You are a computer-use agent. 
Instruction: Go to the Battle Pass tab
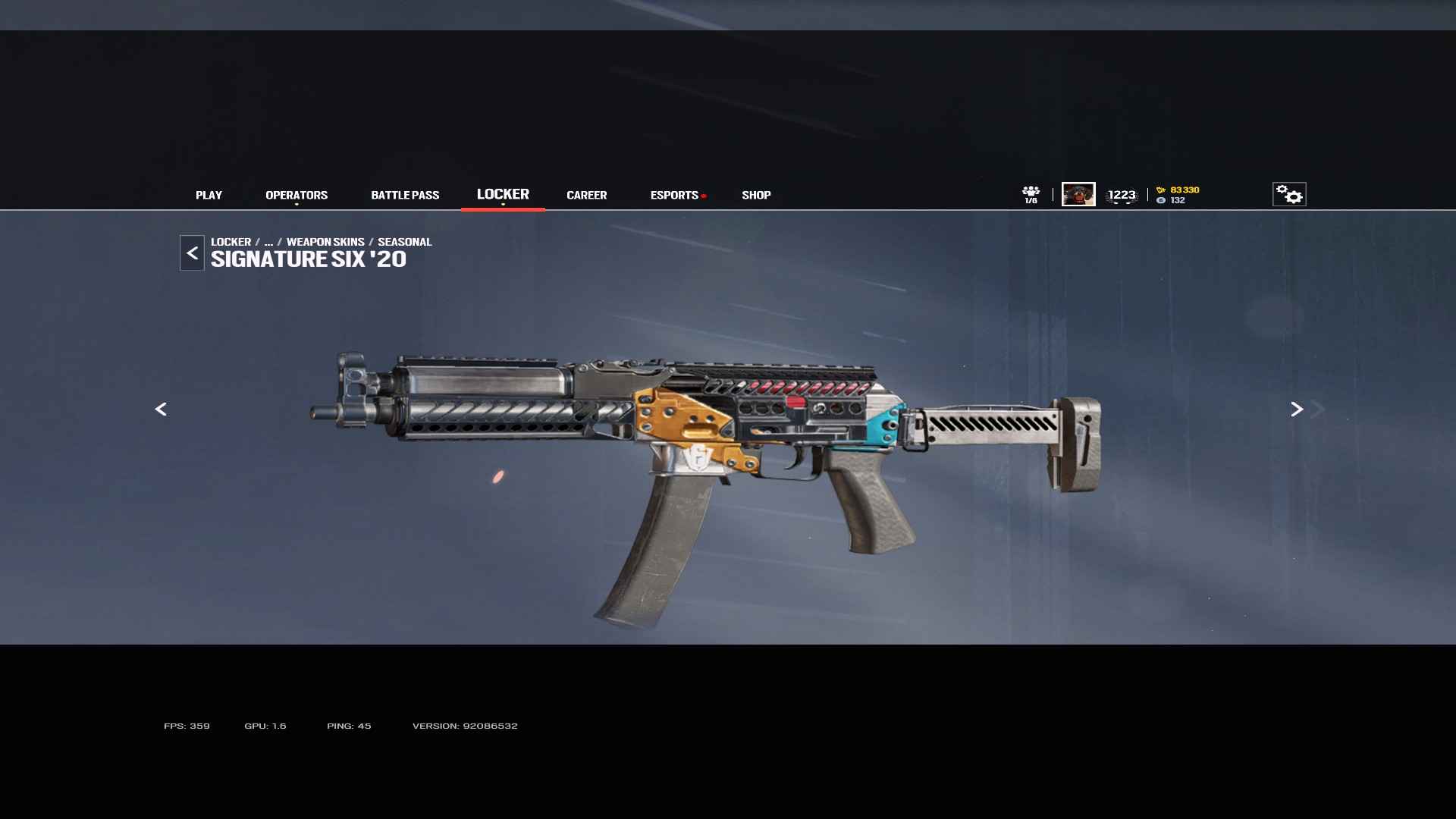pos(405,195)
